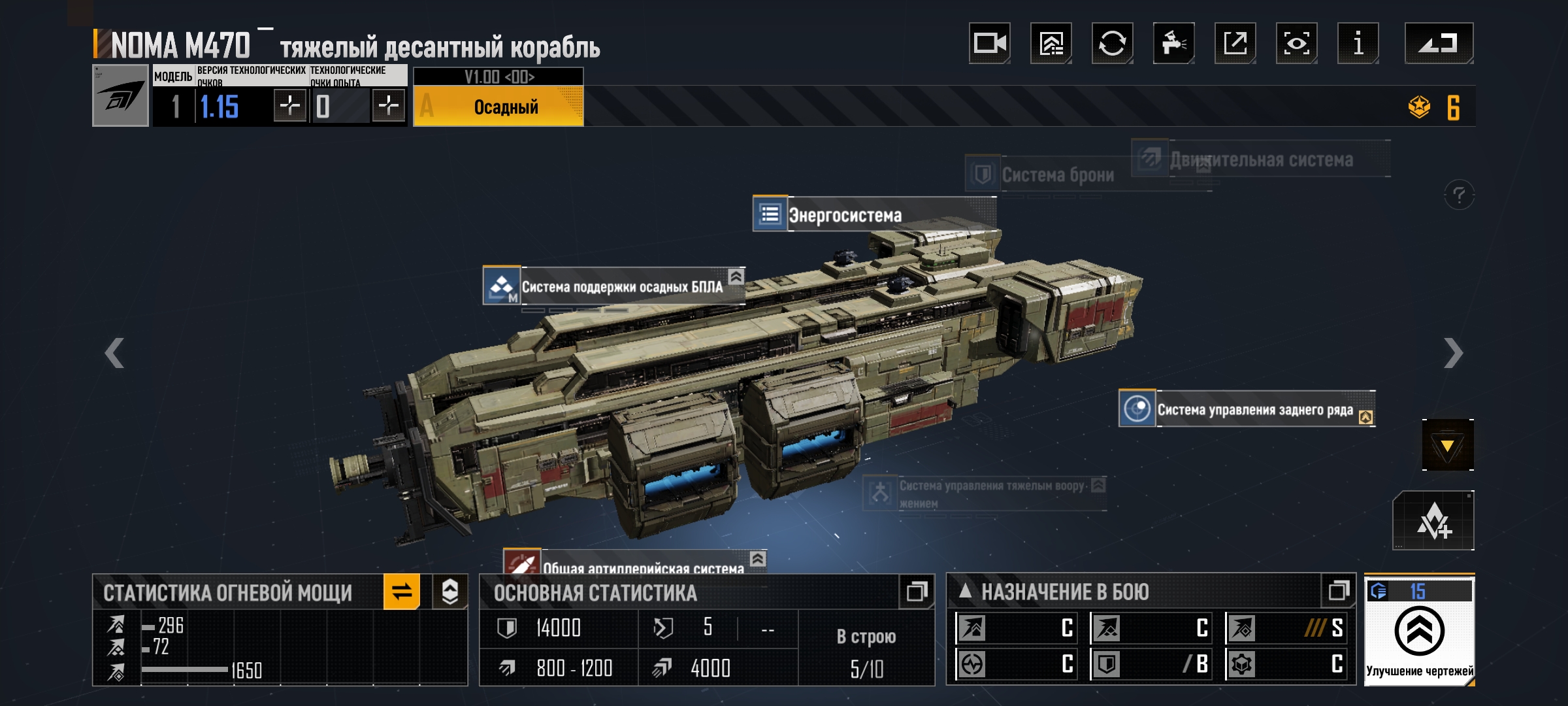1568x706 pixels.
Task: Show next ship with right arrow
Action: [1453, 353]
